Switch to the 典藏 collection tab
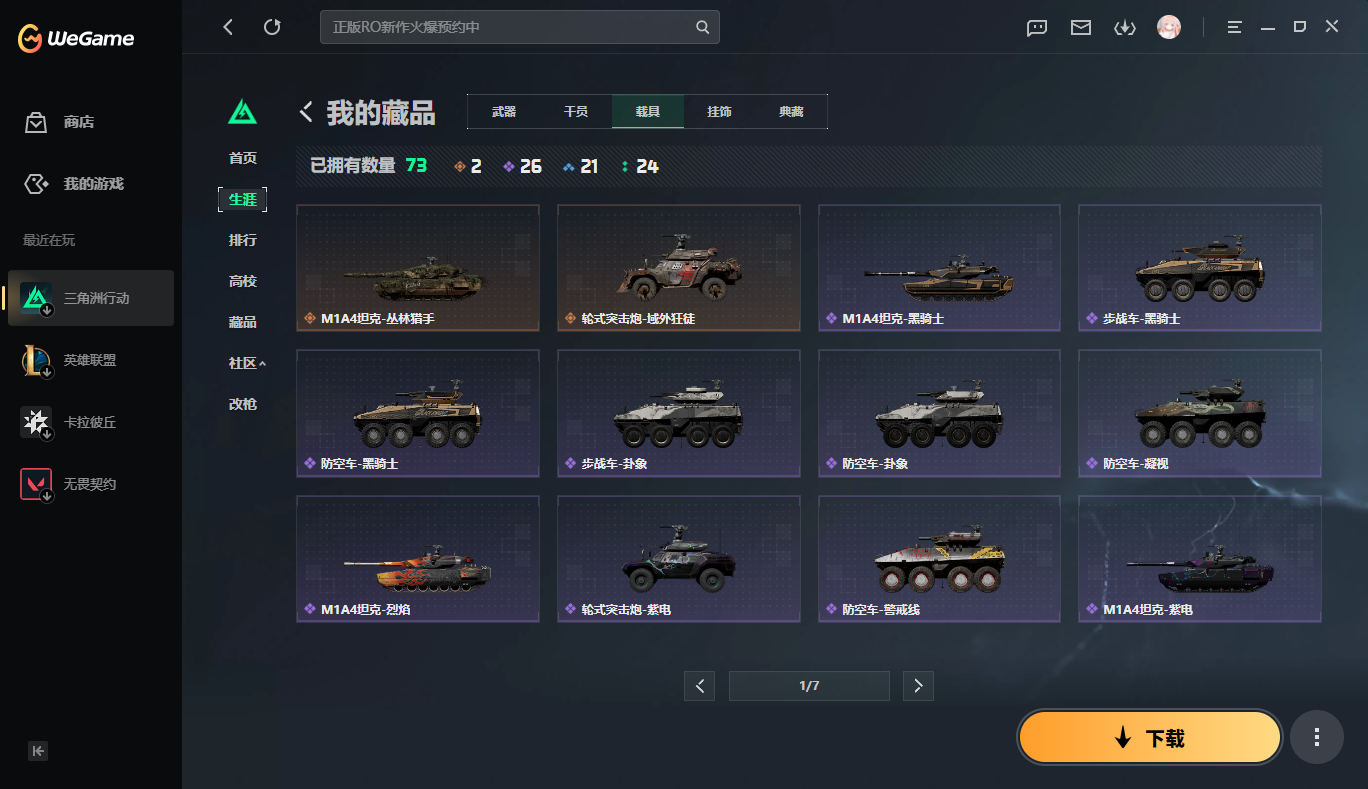Viewport: 1368px width, 789px height. 791,111
